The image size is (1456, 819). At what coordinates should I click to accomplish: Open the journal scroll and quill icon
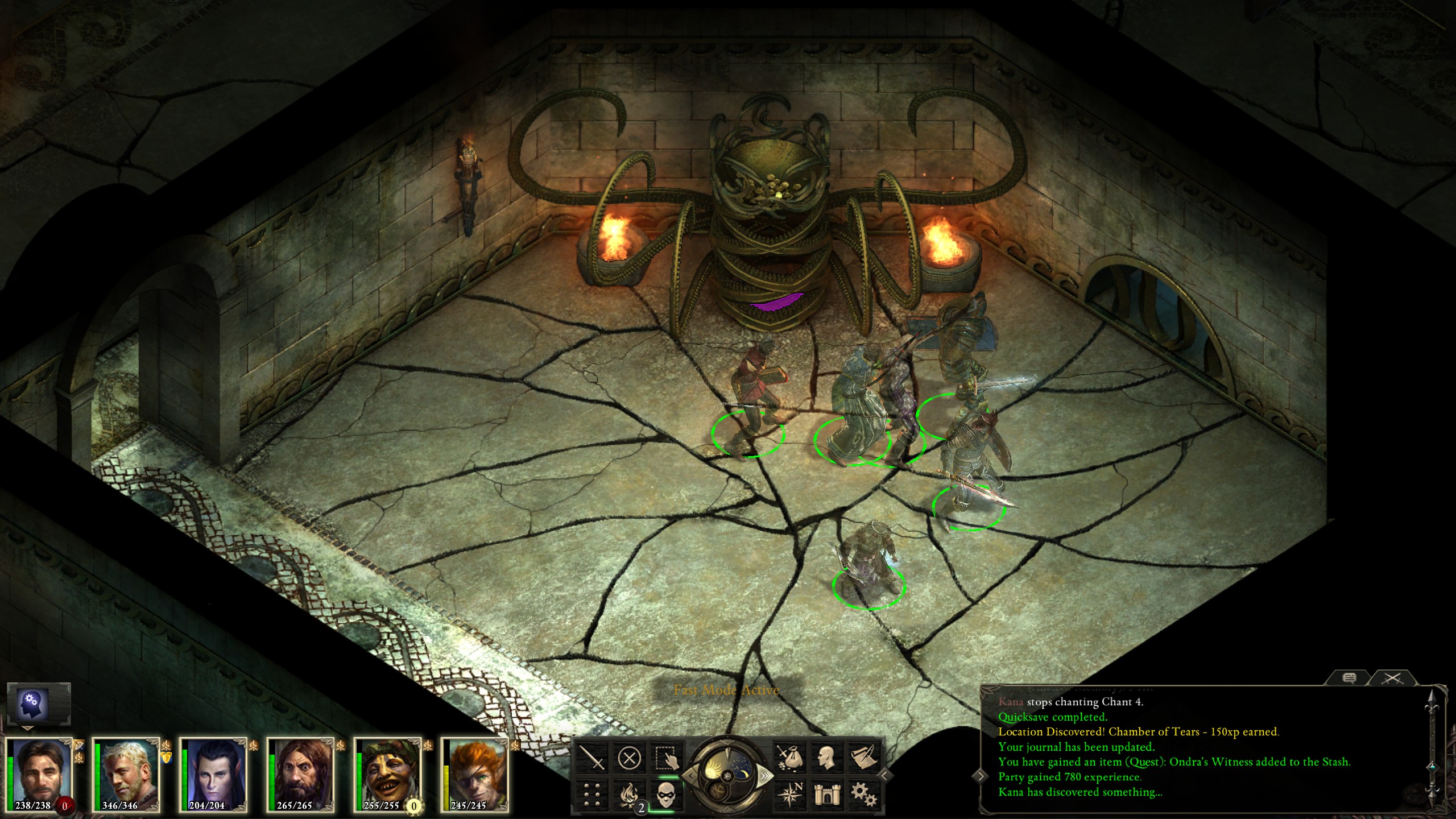coord(863,759)
